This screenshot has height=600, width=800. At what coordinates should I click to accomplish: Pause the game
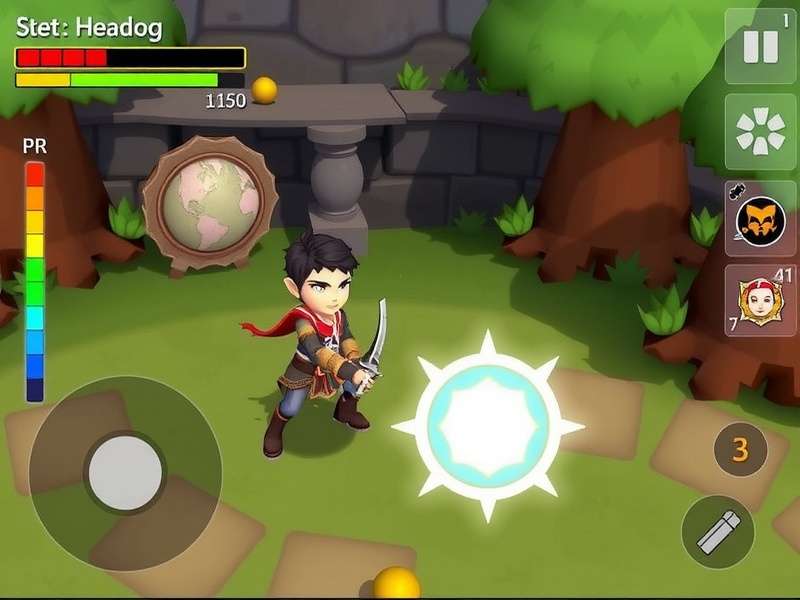pos(760,46)
